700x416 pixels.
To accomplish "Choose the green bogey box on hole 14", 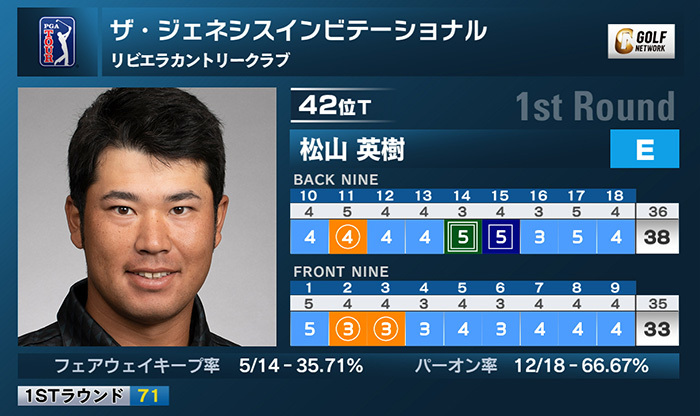I will click(x=462, y=239).
